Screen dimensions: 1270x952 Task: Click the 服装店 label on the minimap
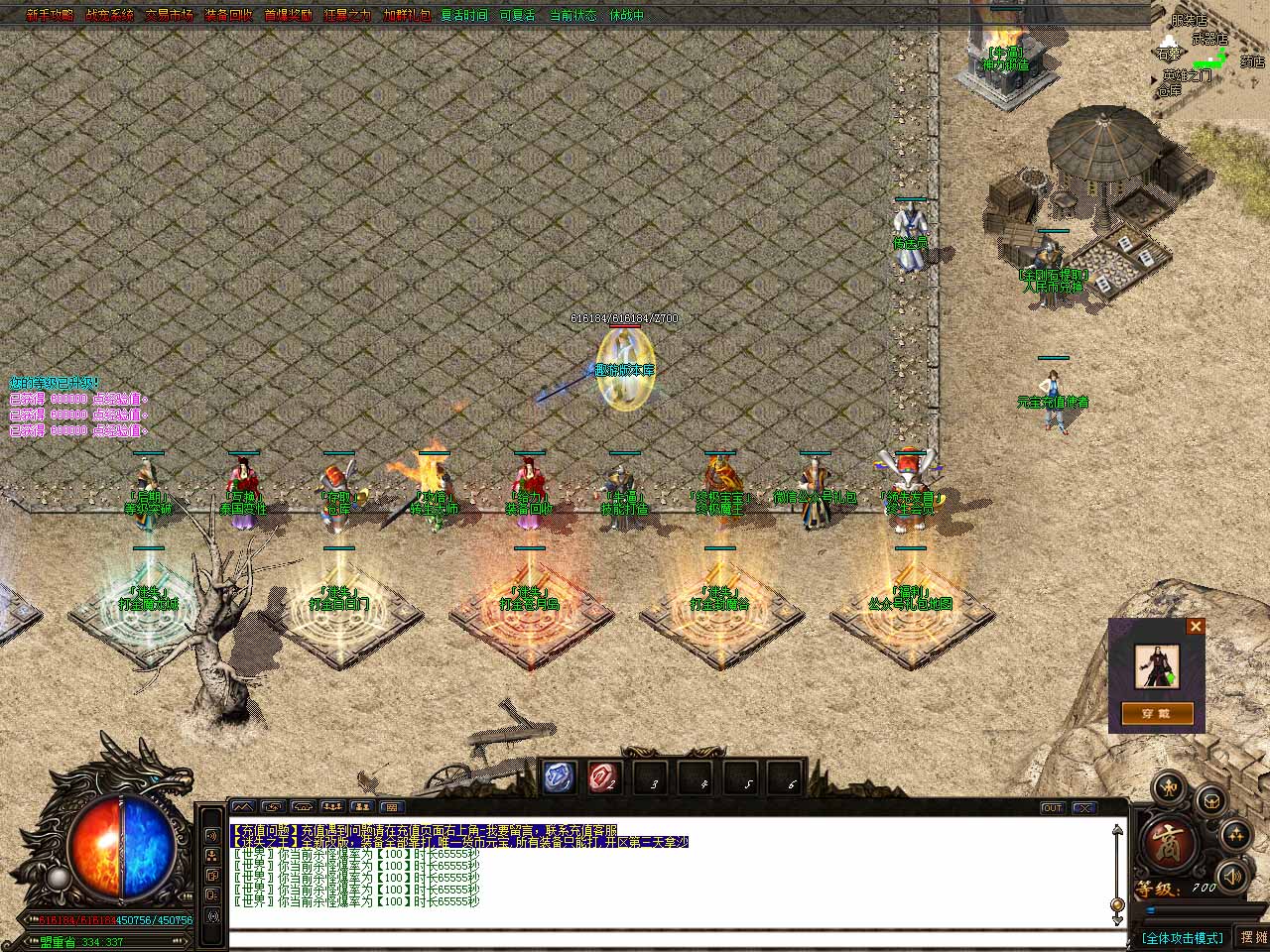coord(1189,20)
